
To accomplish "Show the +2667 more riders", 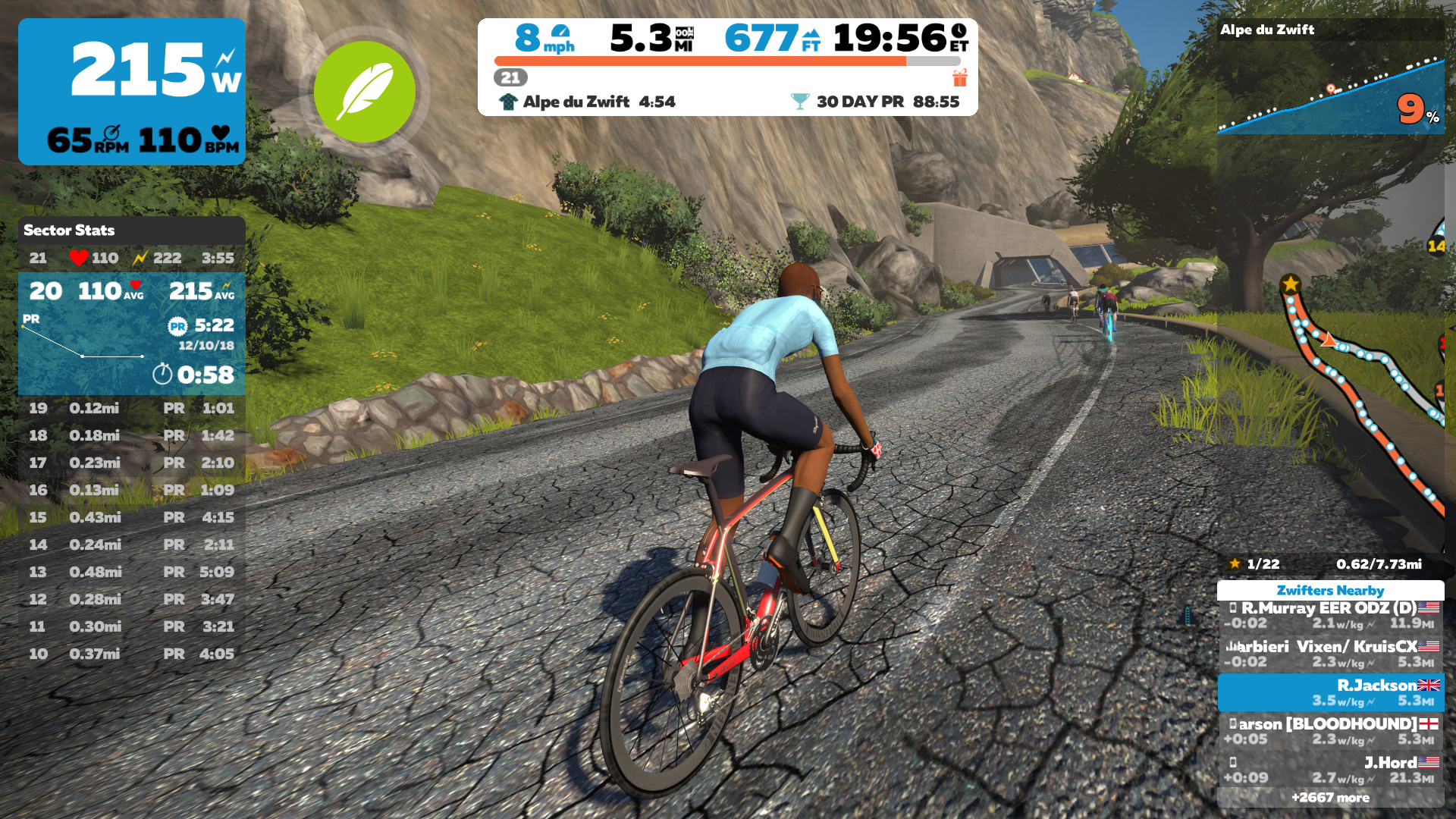I will pos(1330,797).
